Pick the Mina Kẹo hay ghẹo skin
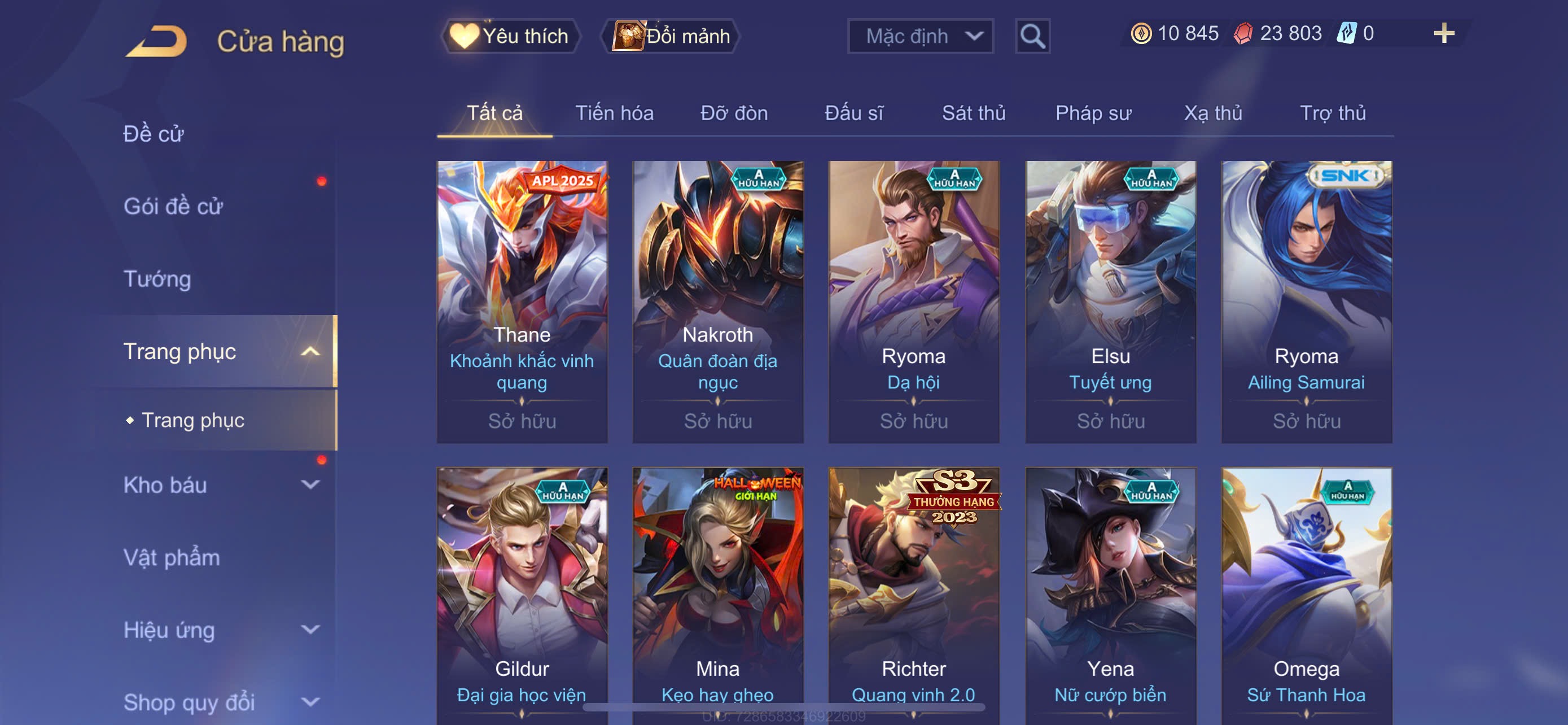Image resolution: width=1568 pixels, height=725 pixels. [x=717, y=593]
